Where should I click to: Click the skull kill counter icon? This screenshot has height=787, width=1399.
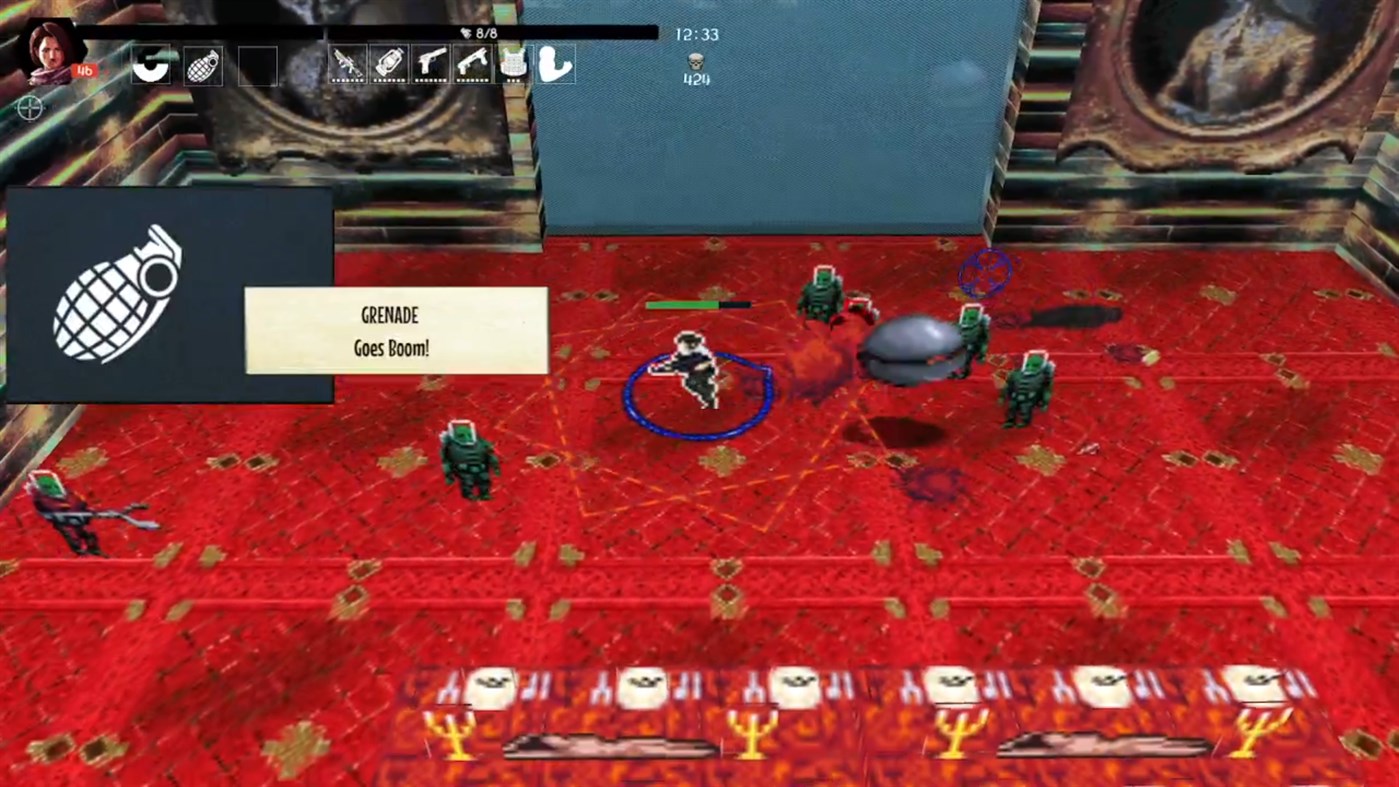[694, 62]
